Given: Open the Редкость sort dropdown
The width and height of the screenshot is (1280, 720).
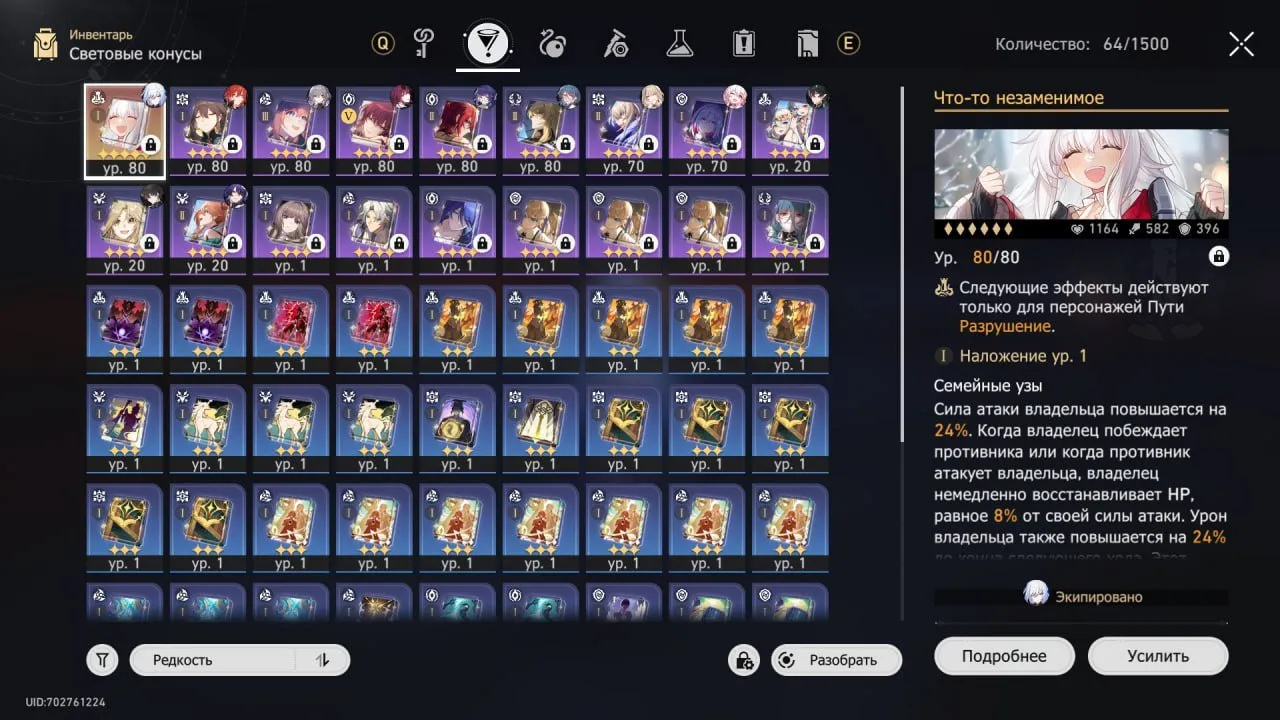Looking at the screenshot, I should click(213, 660).
